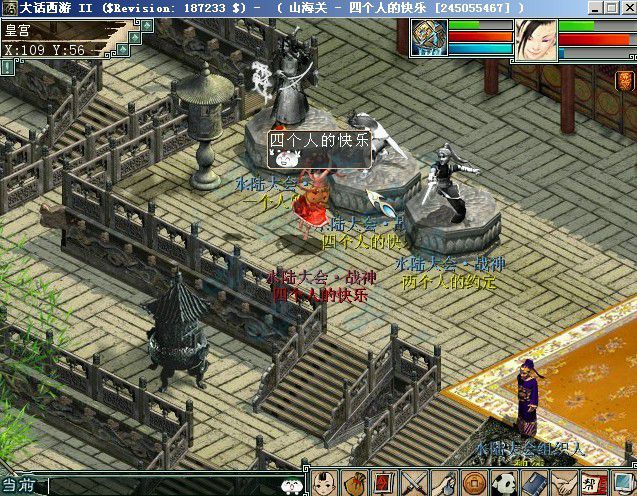The width and height of the screenshot is (637, 496).
Task: Click the red lantern icon at right edge
Action: coord(625,80)
